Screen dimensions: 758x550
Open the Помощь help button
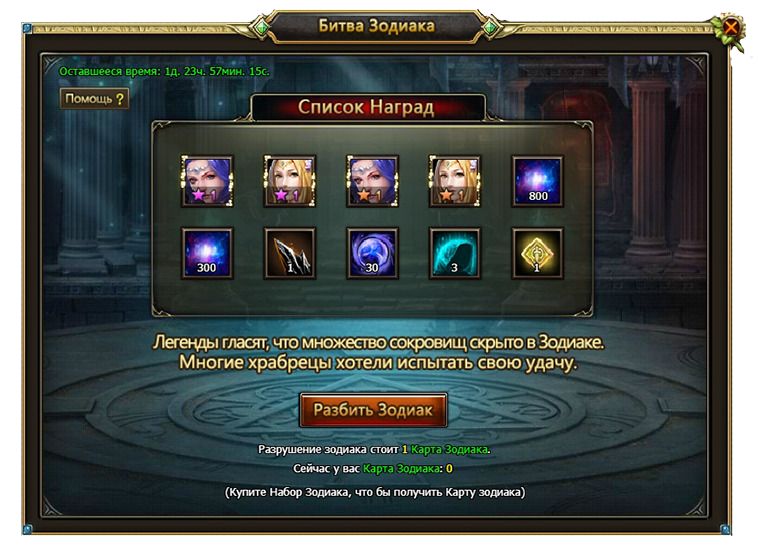(x=95, y=99)
